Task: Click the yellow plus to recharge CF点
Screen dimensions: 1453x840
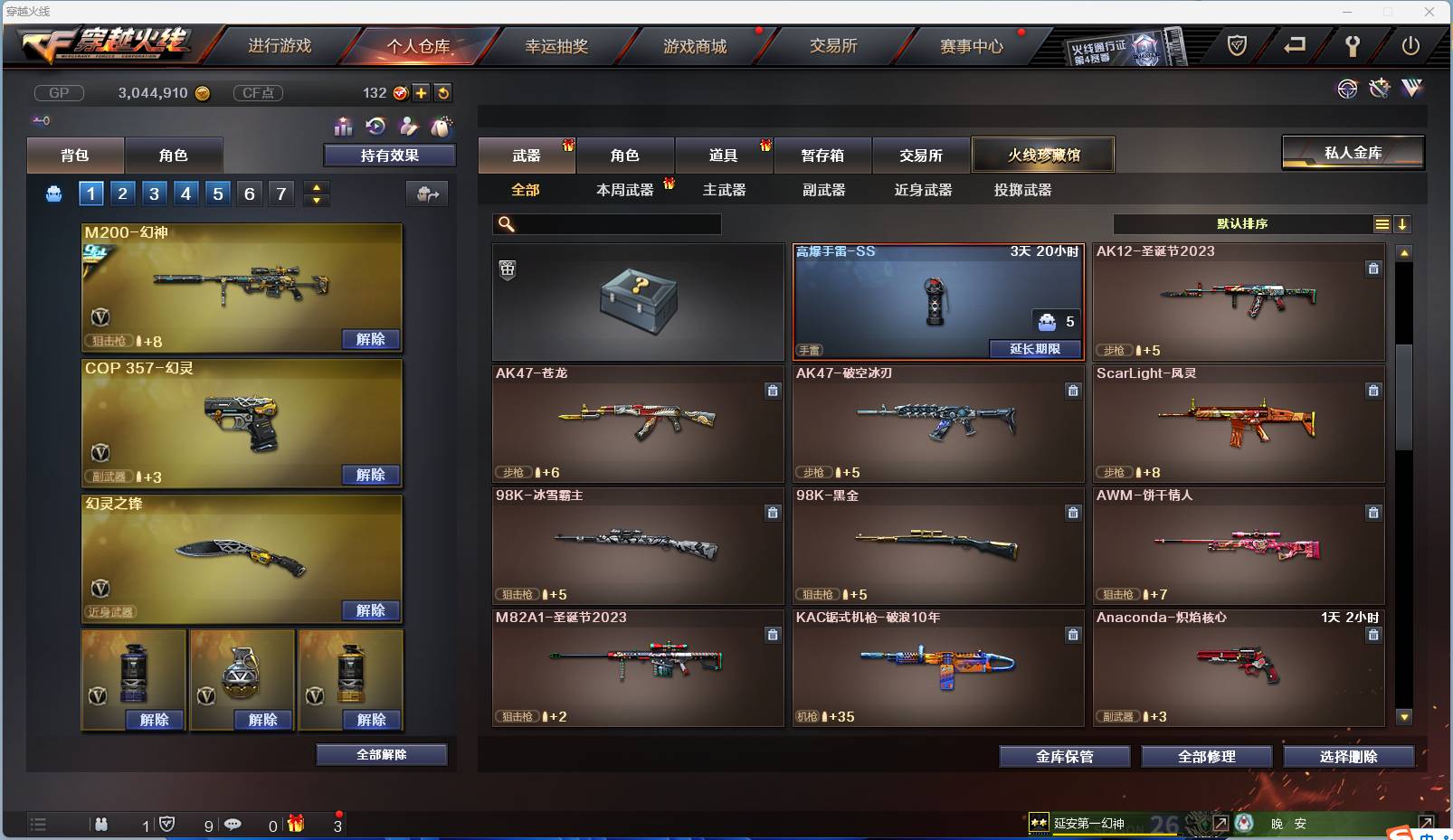Action: pos(422,92)
